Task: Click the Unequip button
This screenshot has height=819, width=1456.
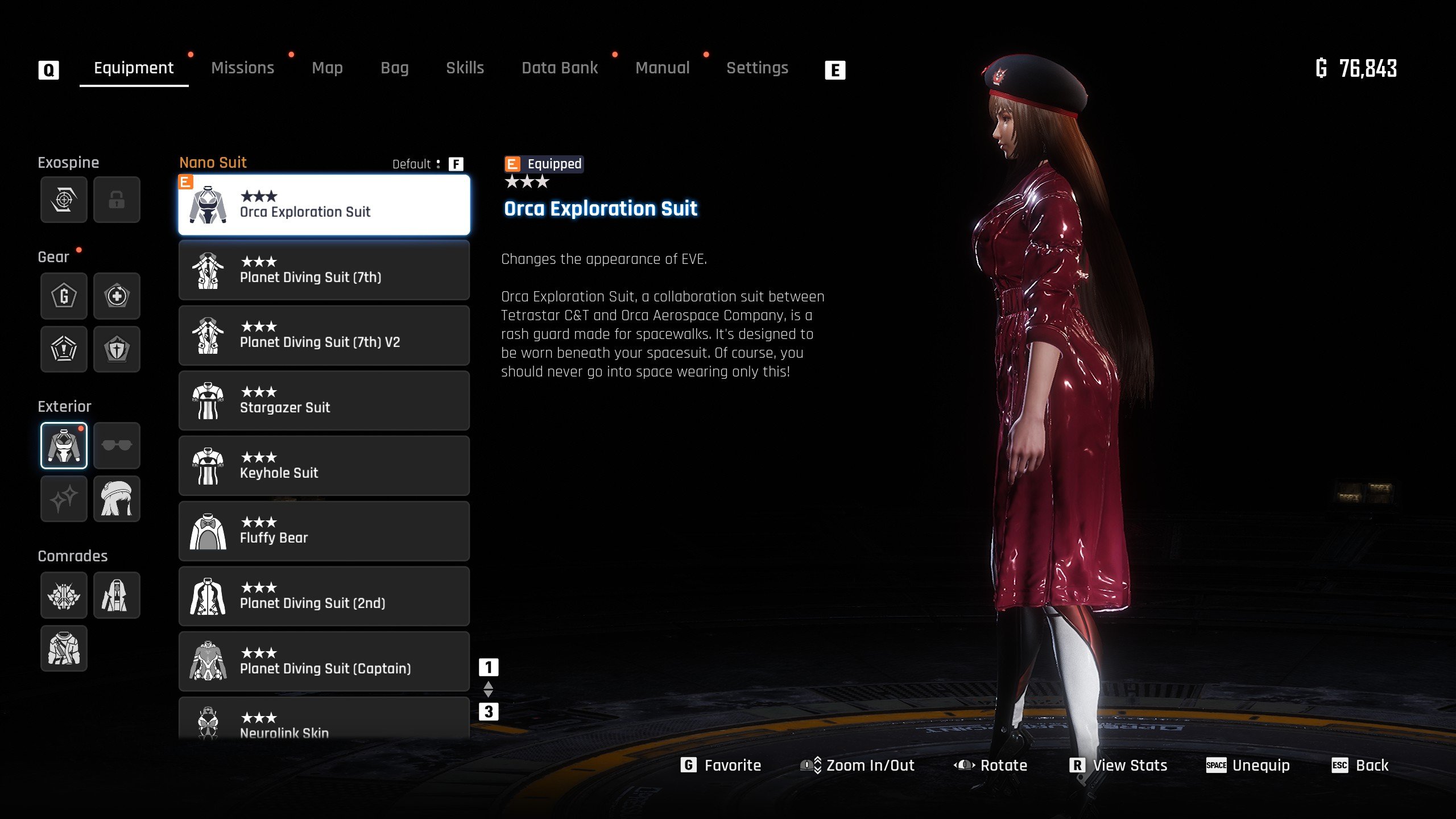Action: [x=1248, y=766]
